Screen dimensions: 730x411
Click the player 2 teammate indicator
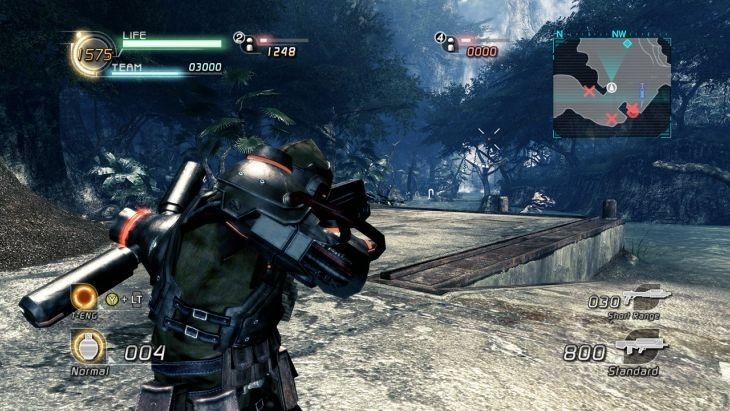245,42
